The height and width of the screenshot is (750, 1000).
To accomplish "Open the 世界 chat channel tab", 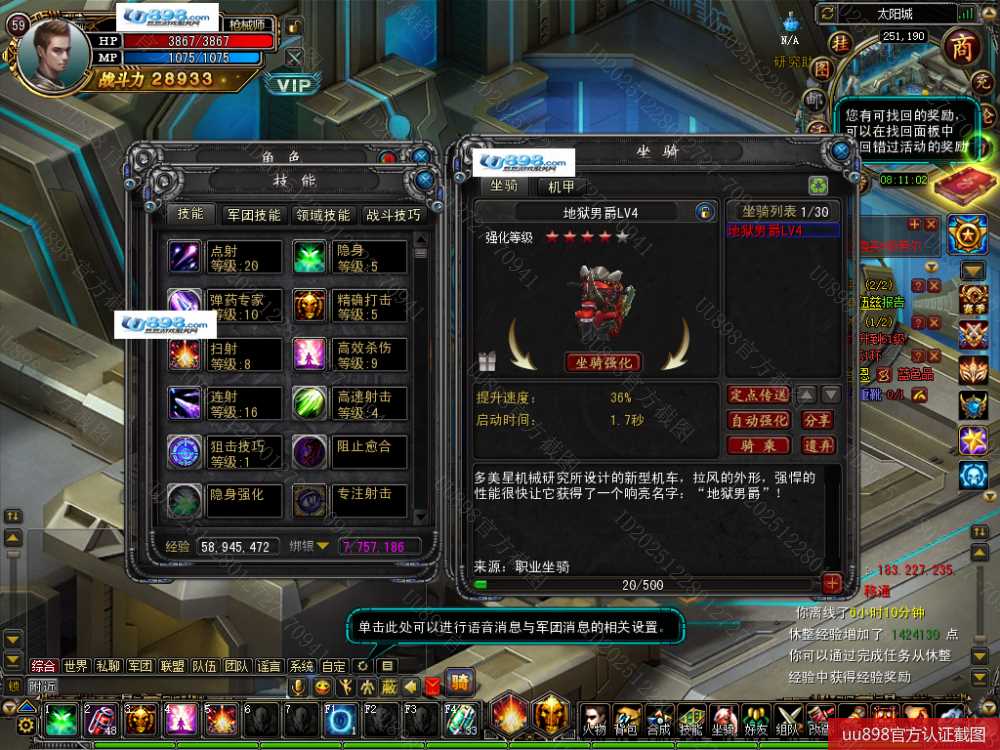I will 76,666.
